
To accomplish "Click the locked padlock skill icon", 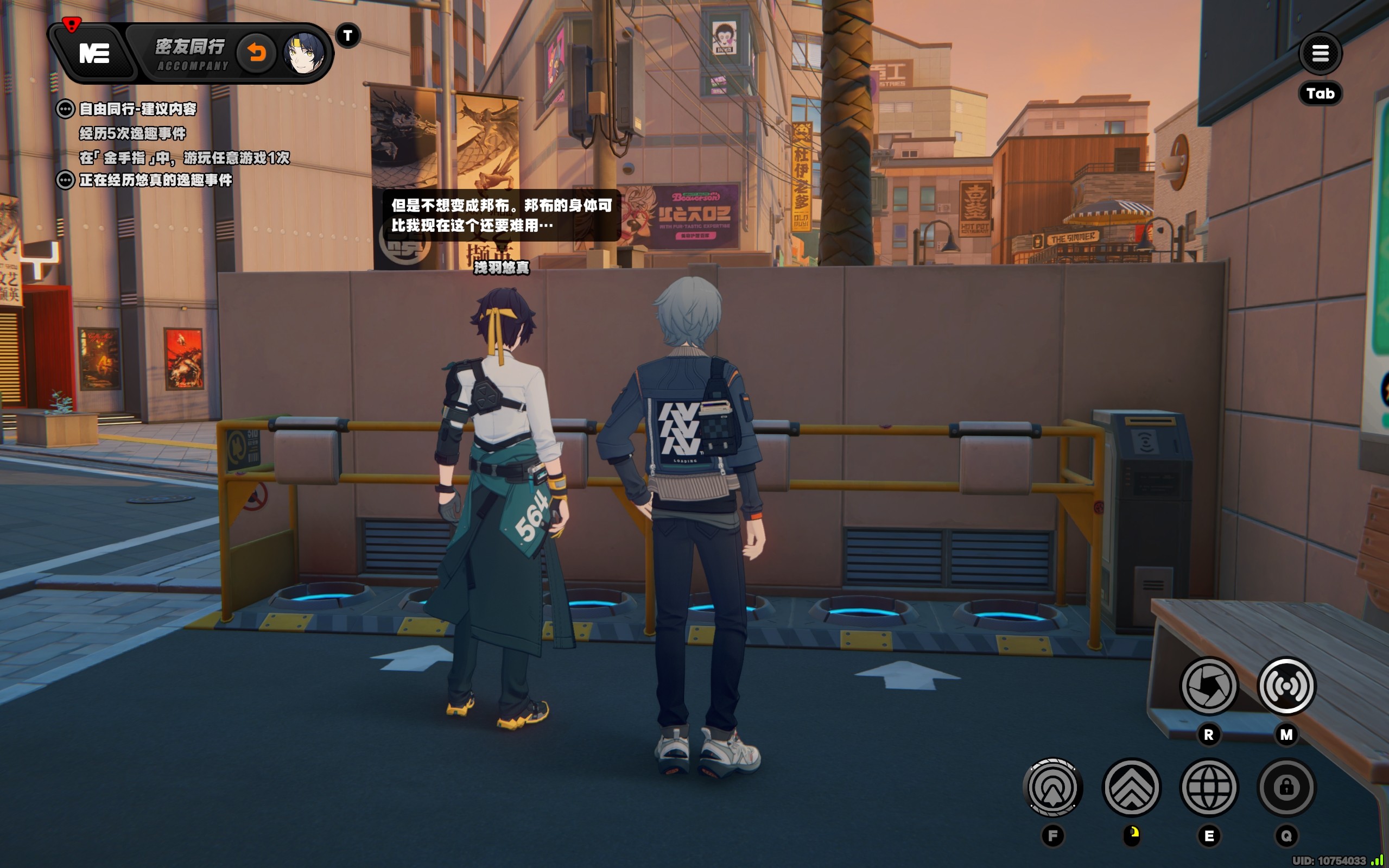I will point(1286,788).
